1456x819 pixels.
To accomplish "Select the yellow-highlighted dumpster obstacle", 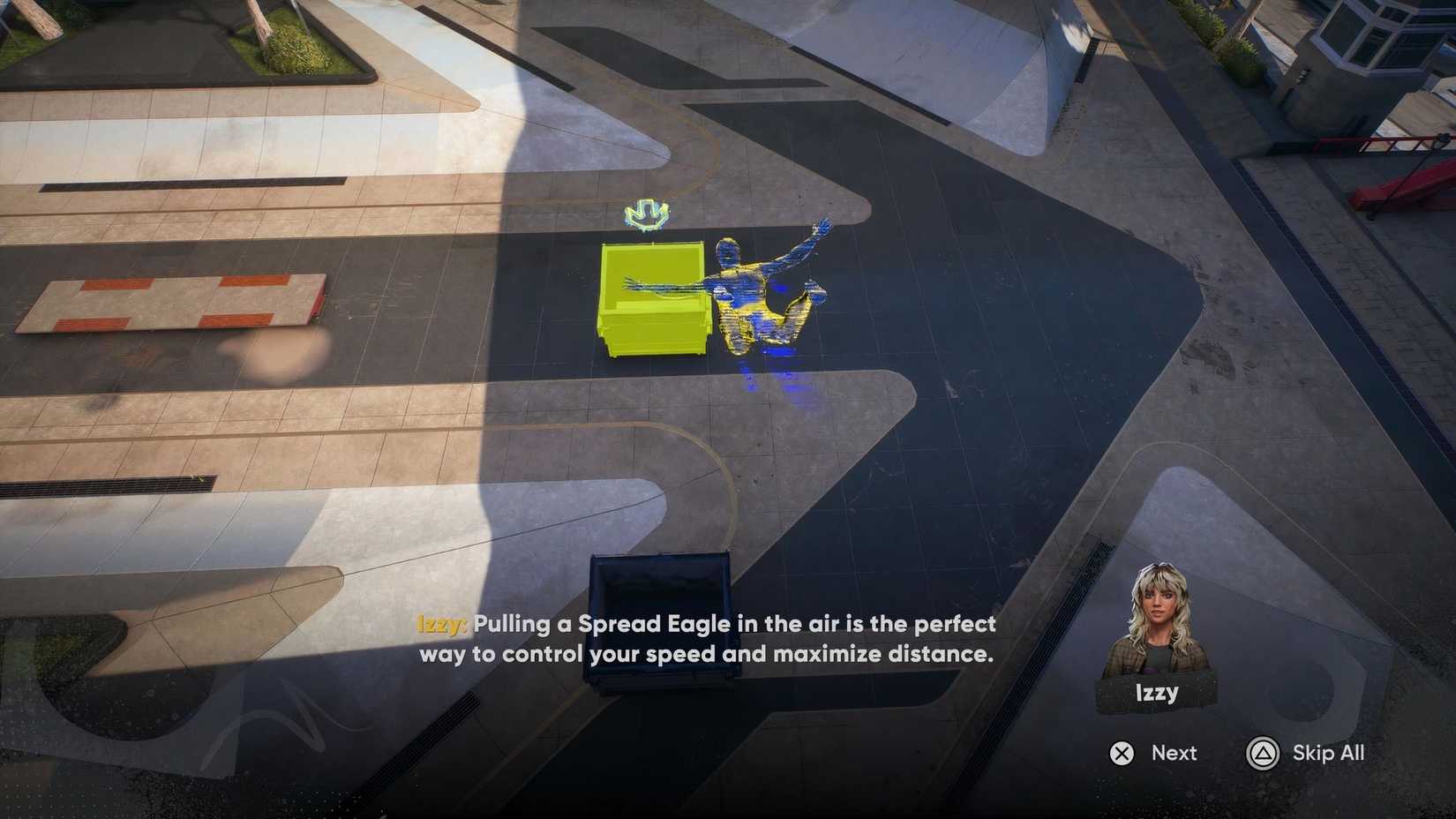I will [x=653, y=300].
